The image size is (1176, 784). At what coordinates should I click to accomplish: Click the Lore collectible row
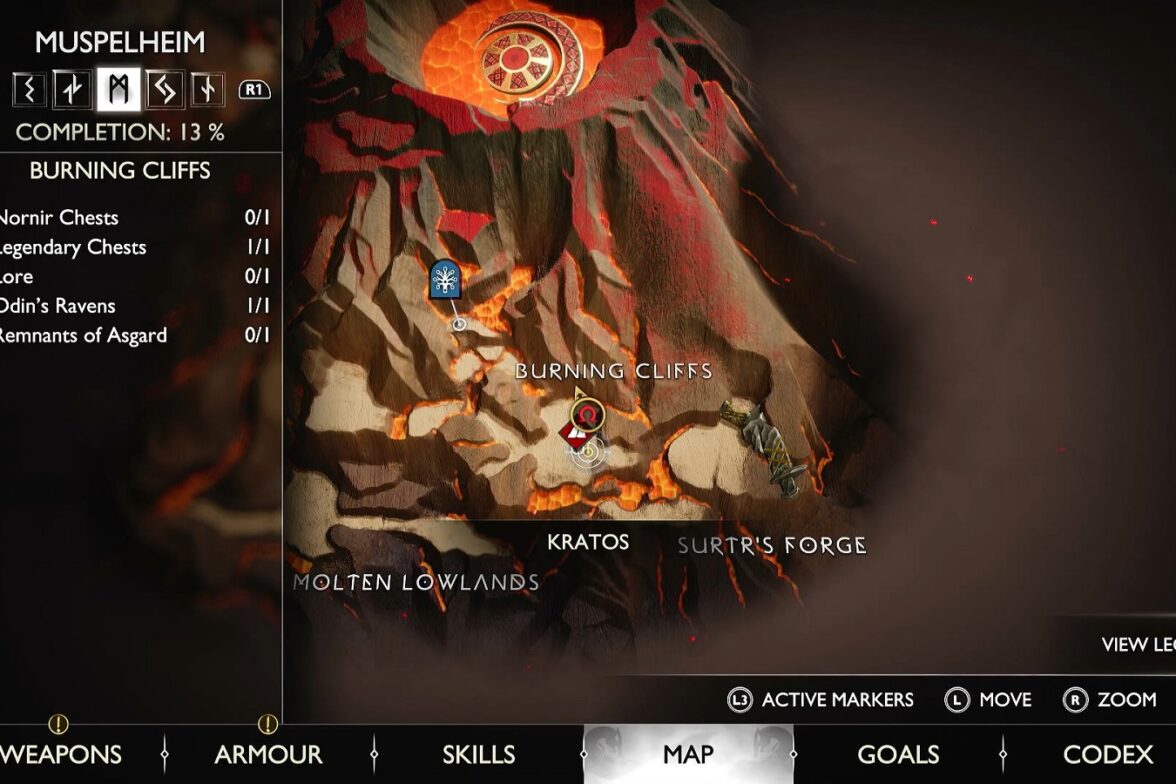135,277
